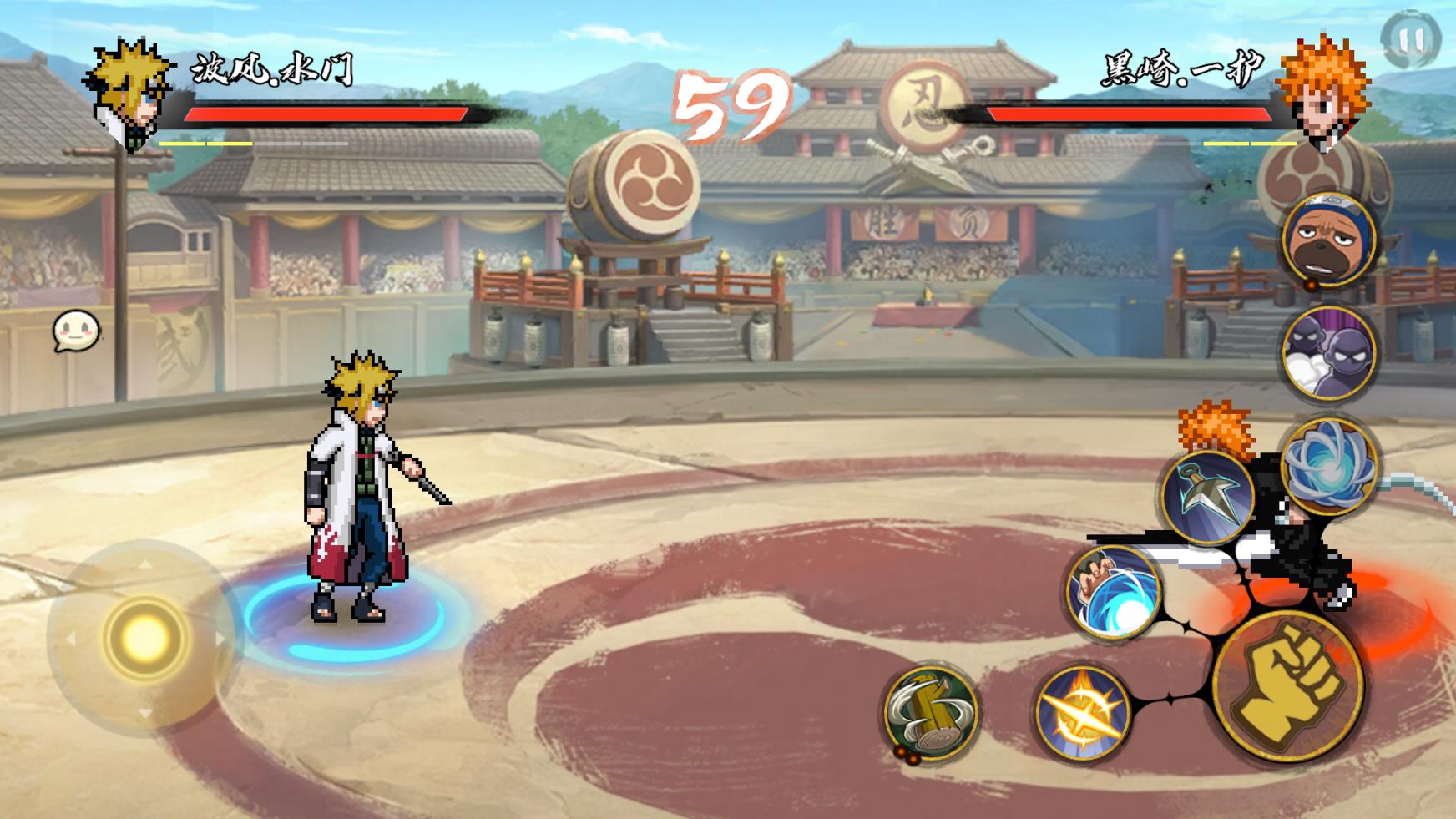Image resolution: width=1456 pixels, height=819 pixels.
Task: Pause the match
Action: 1411,38
